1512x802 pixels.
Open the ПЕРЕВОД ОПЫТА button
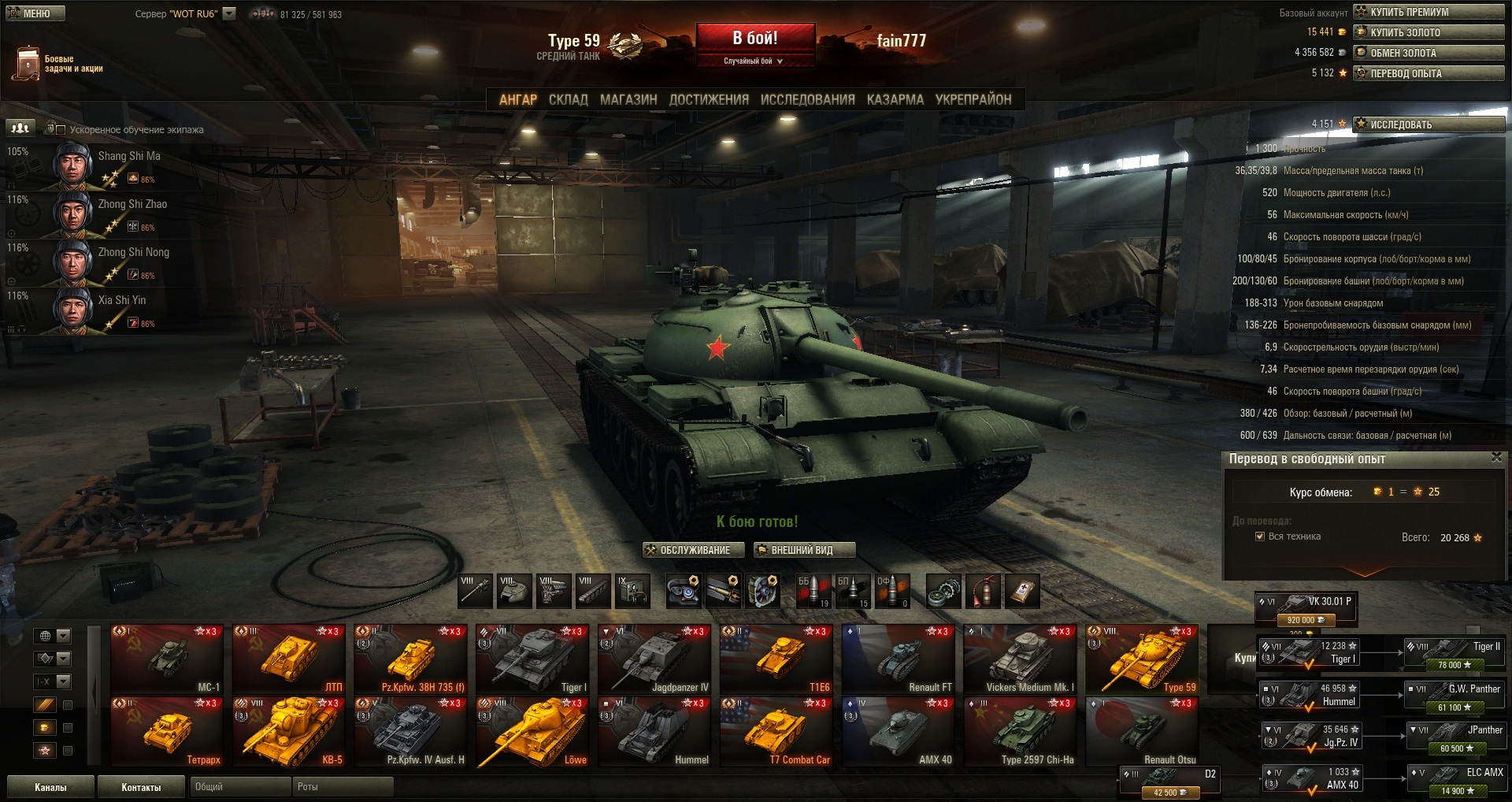pos(1429,73)
